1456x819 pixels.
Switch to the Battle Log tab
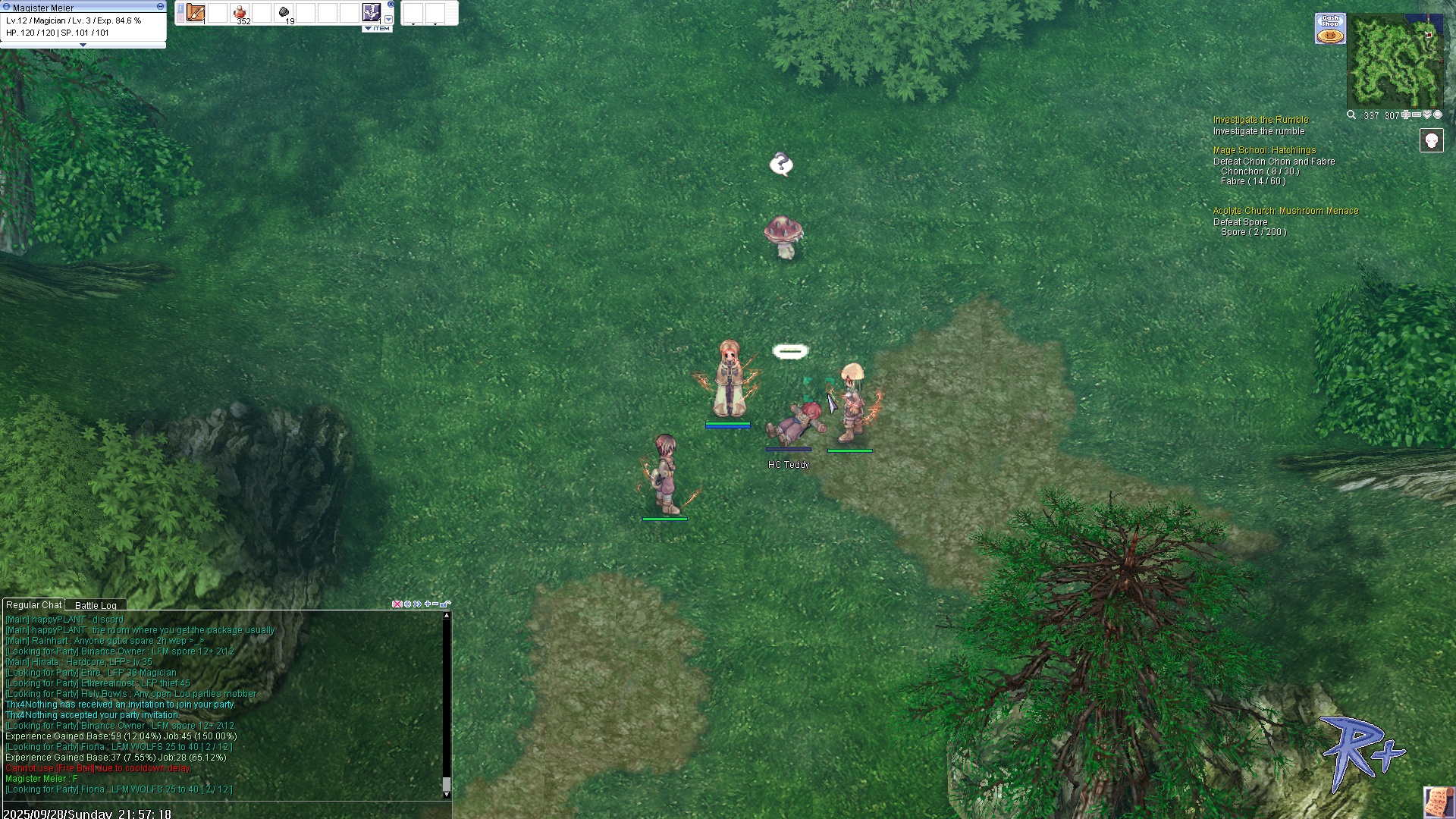96,605
